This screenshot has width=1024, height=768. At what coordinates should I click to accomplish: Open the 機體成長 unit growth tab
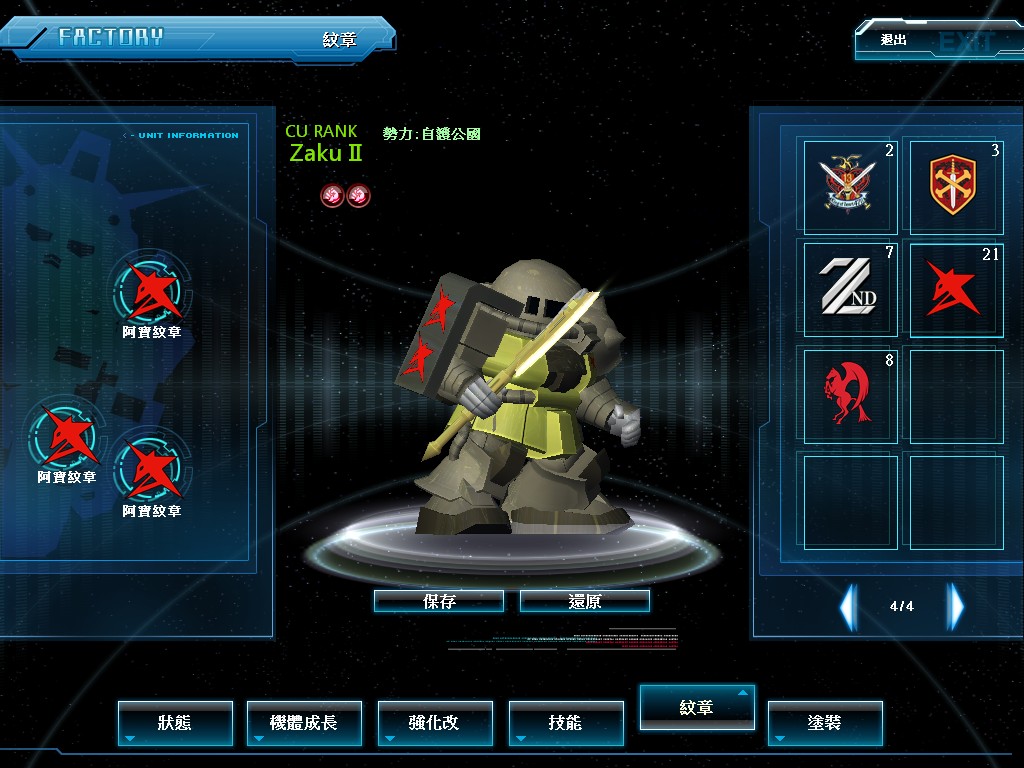[x=304, y=723]
